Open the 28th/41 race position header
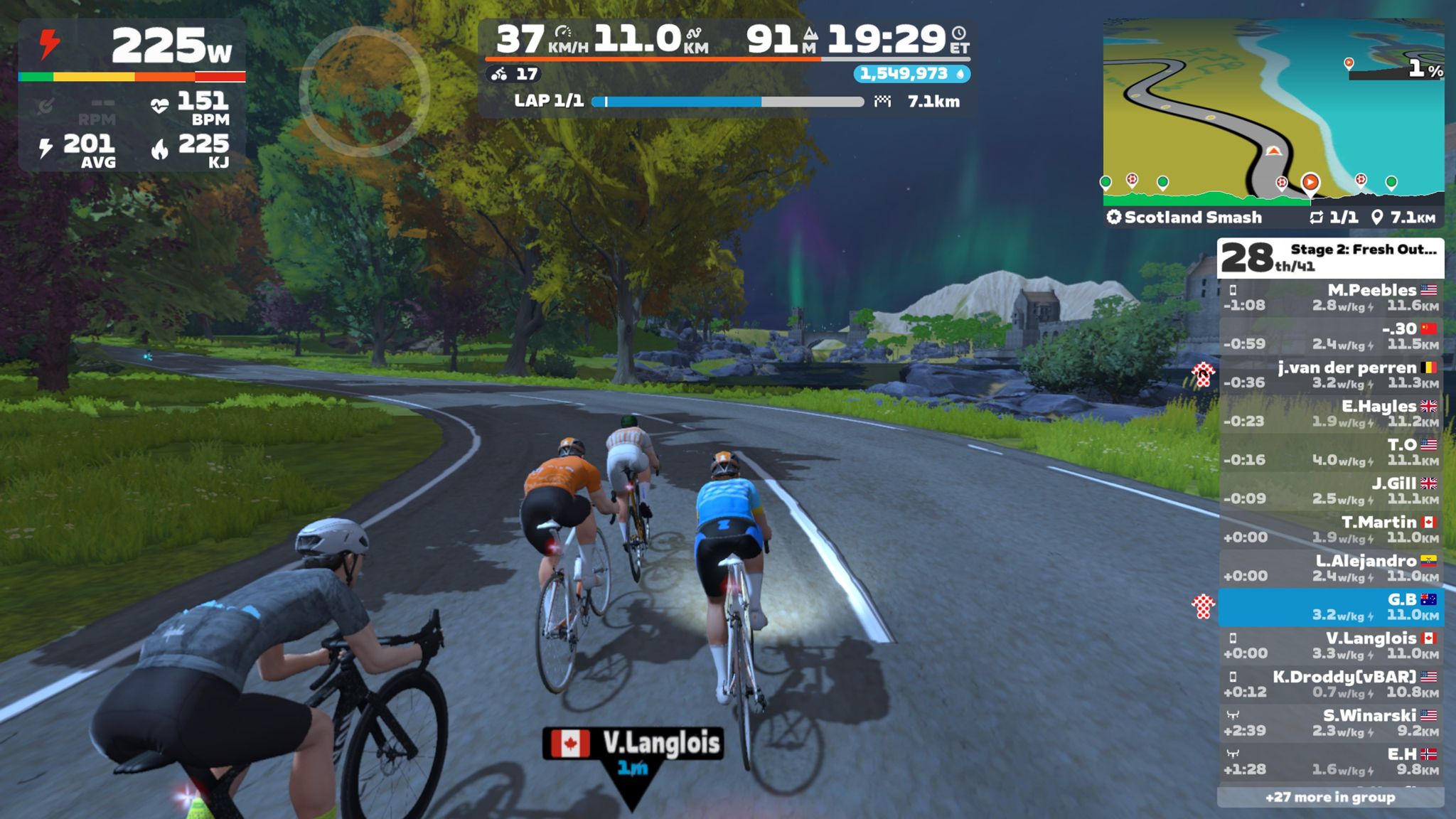The width and height of the screenshot is (1456, 819). (1331, 258)
